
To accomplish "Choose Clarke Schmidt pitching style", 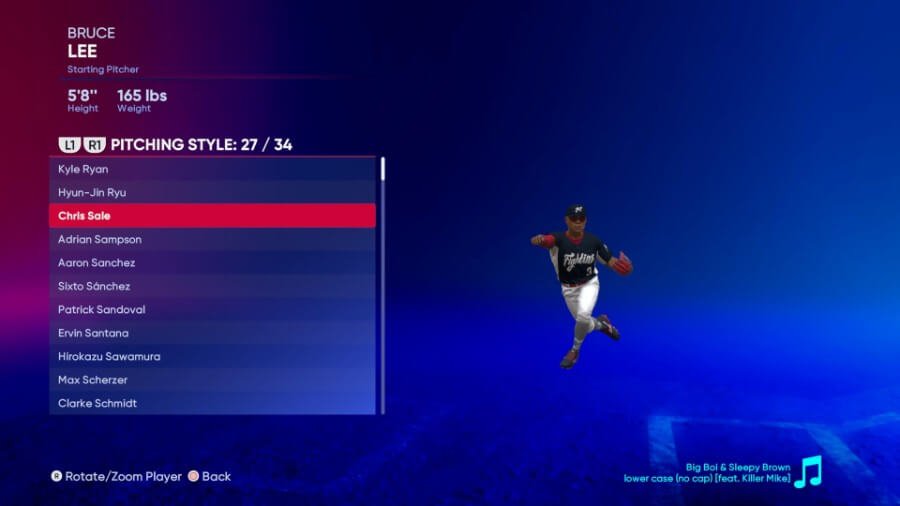I will coord(212,403).
